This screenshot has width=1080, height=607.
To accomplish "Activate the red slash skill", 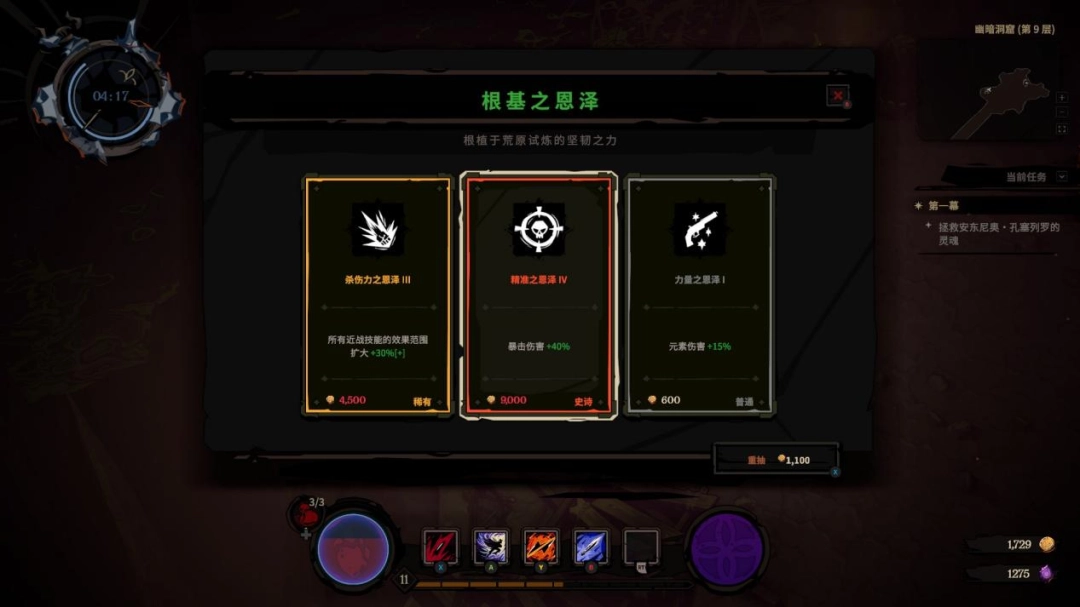I will 440,547.
